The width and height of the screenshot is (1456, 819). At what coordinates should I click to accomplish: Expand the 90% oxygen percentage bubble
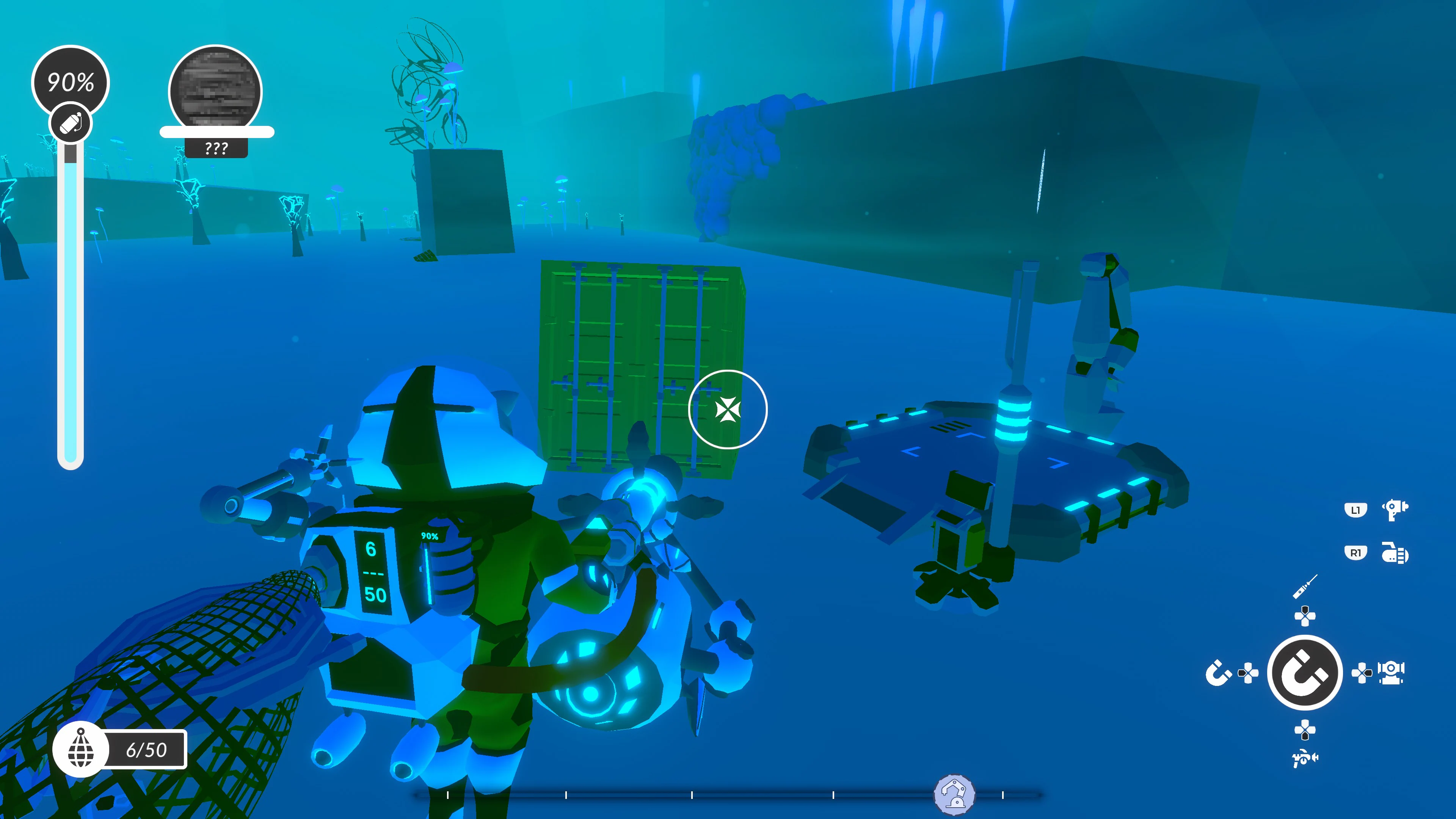(71, 82)
